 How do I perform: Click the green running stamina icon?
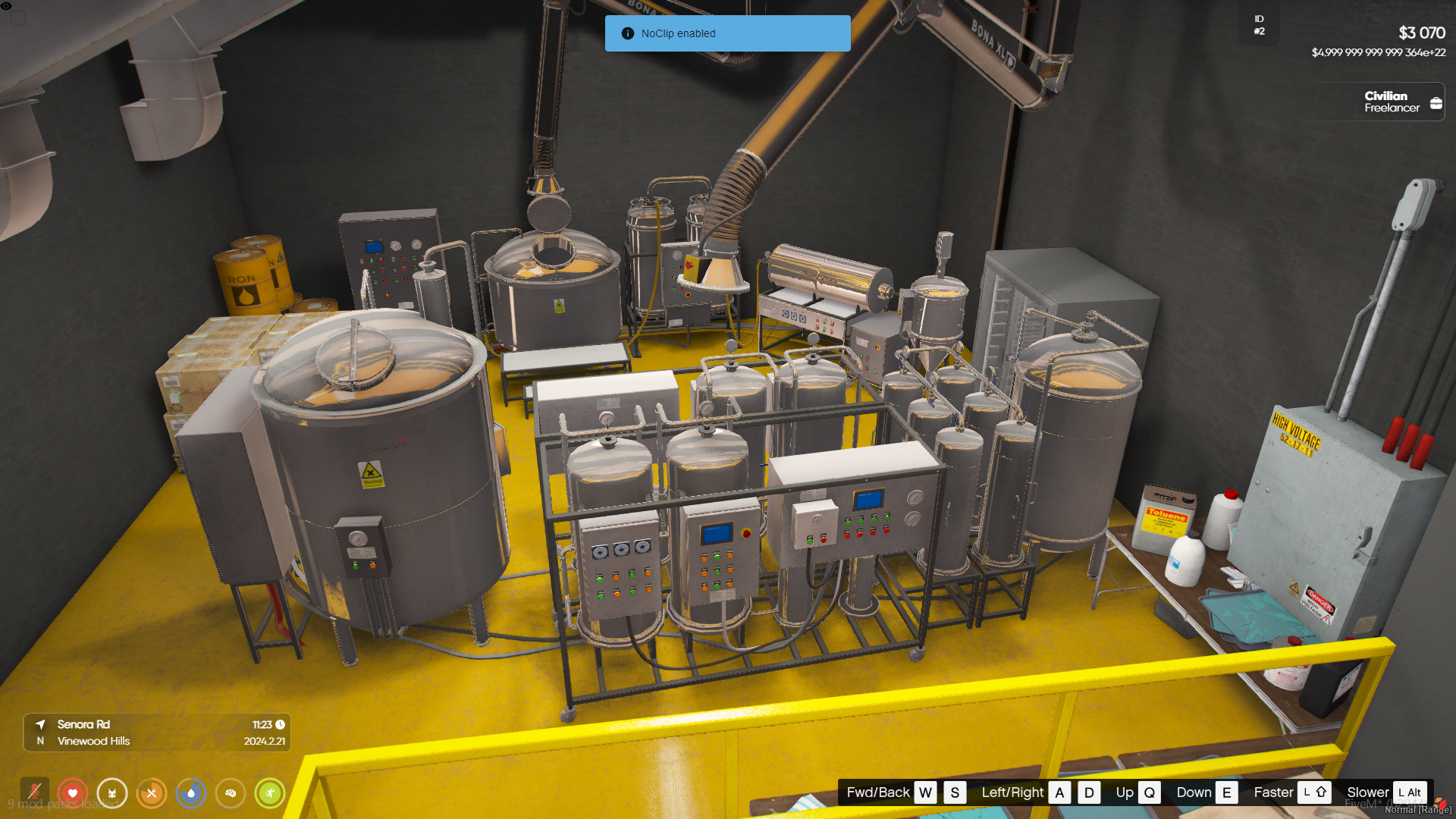(270, 793)
